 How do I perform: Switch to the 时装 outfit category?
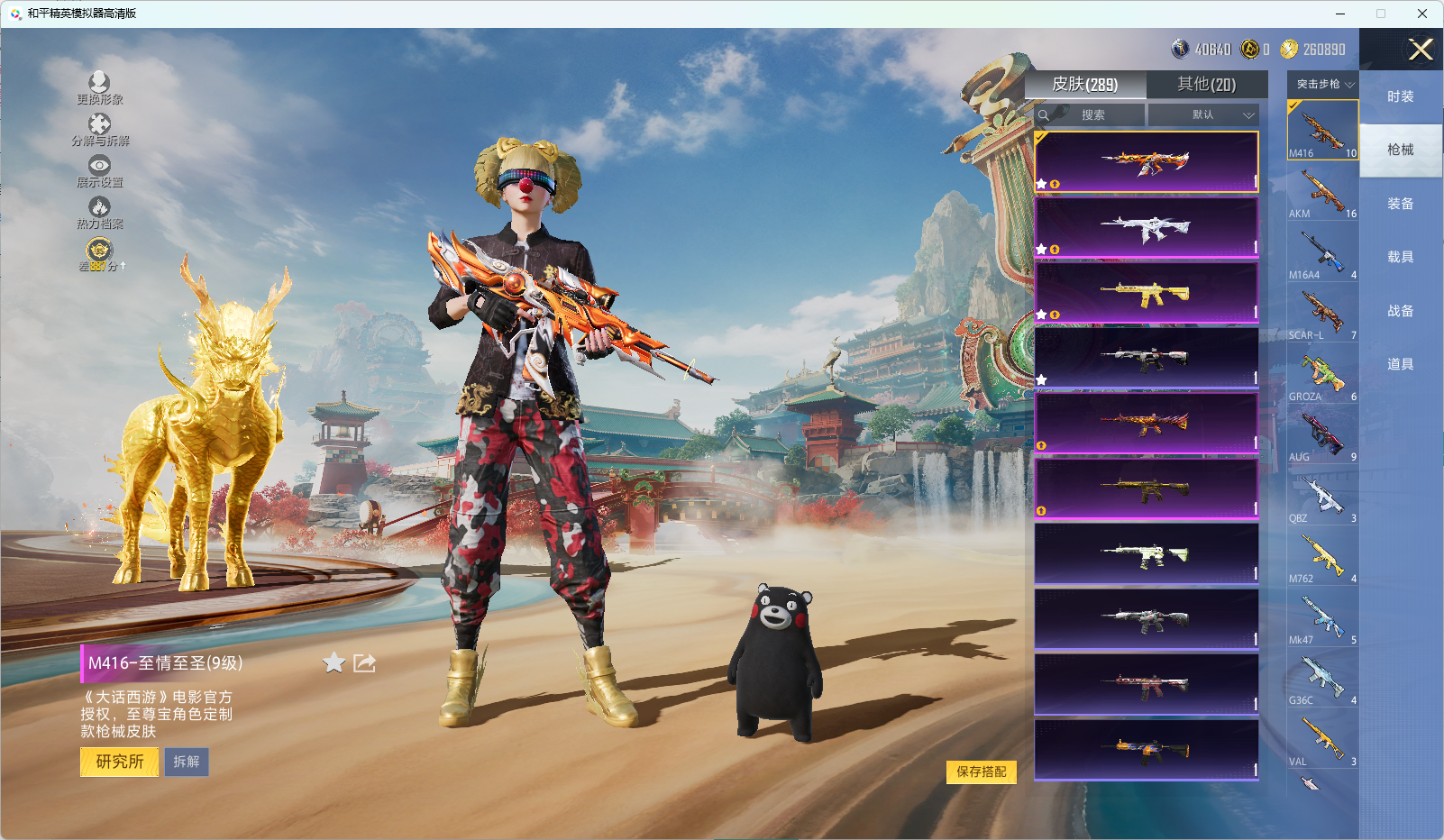(x=1400, y=96)
